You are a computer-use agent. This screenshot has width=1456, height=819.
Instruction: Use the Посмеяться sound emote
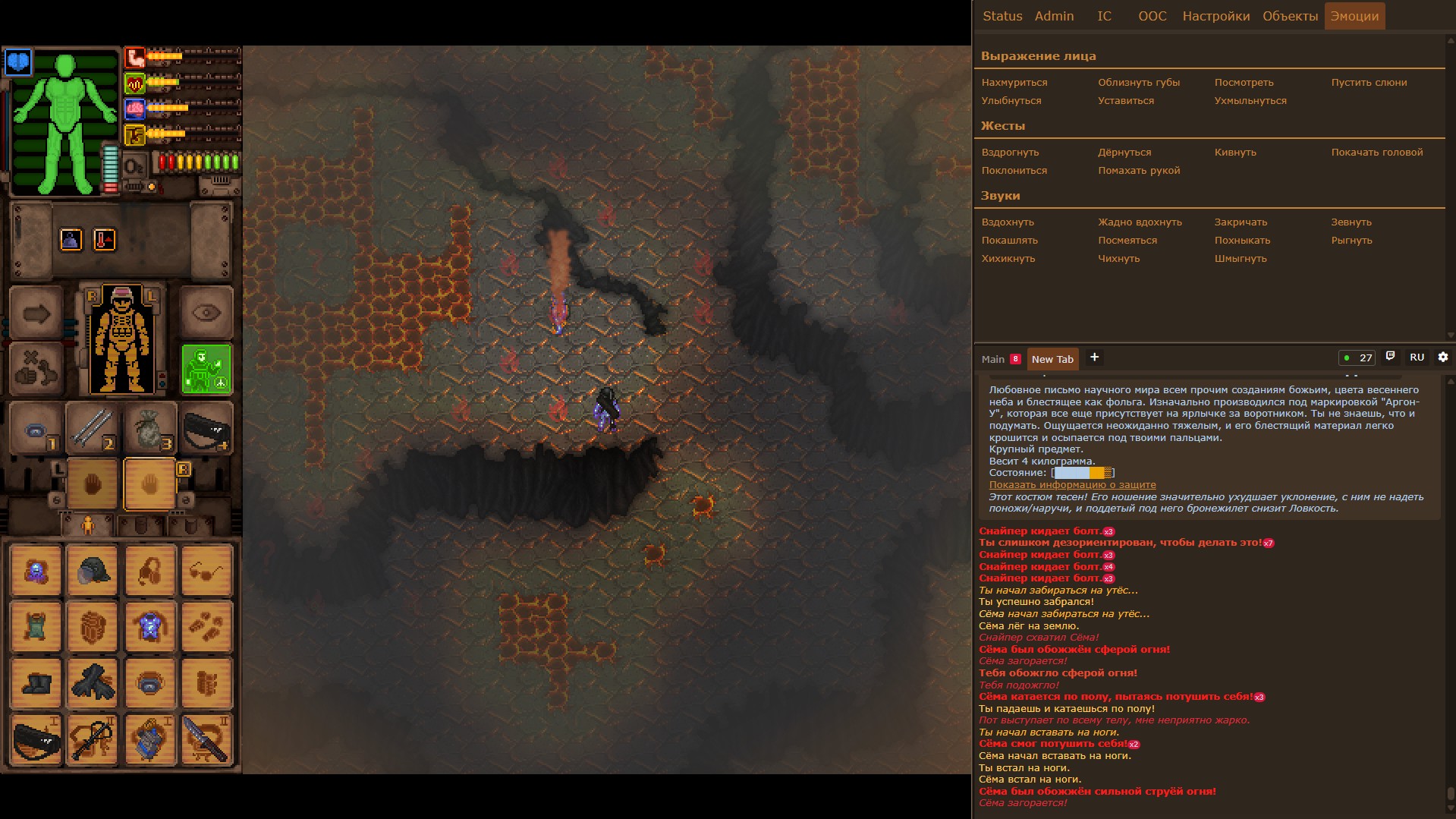[x=1127, y=241]
